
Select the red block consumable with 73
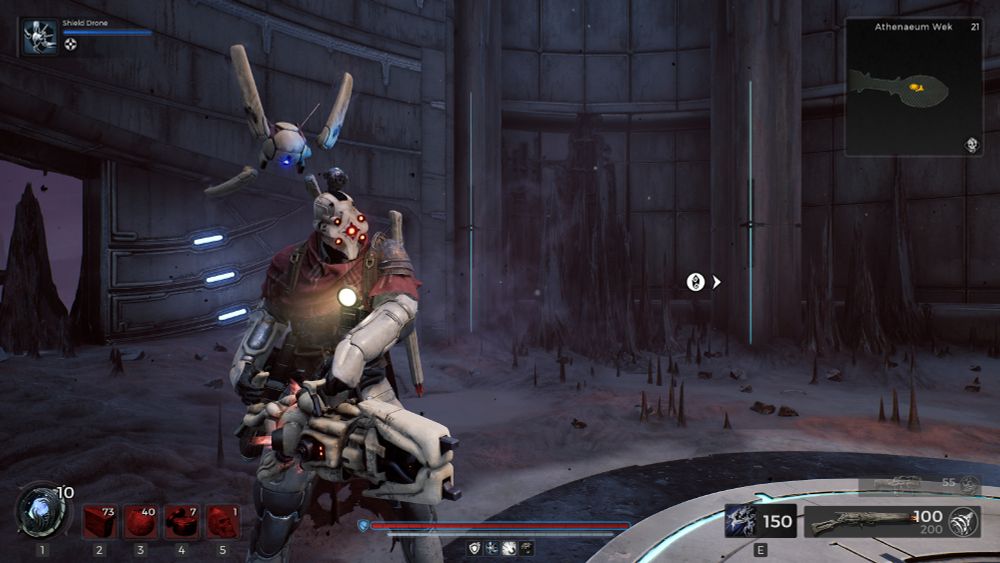click(99, 521)
